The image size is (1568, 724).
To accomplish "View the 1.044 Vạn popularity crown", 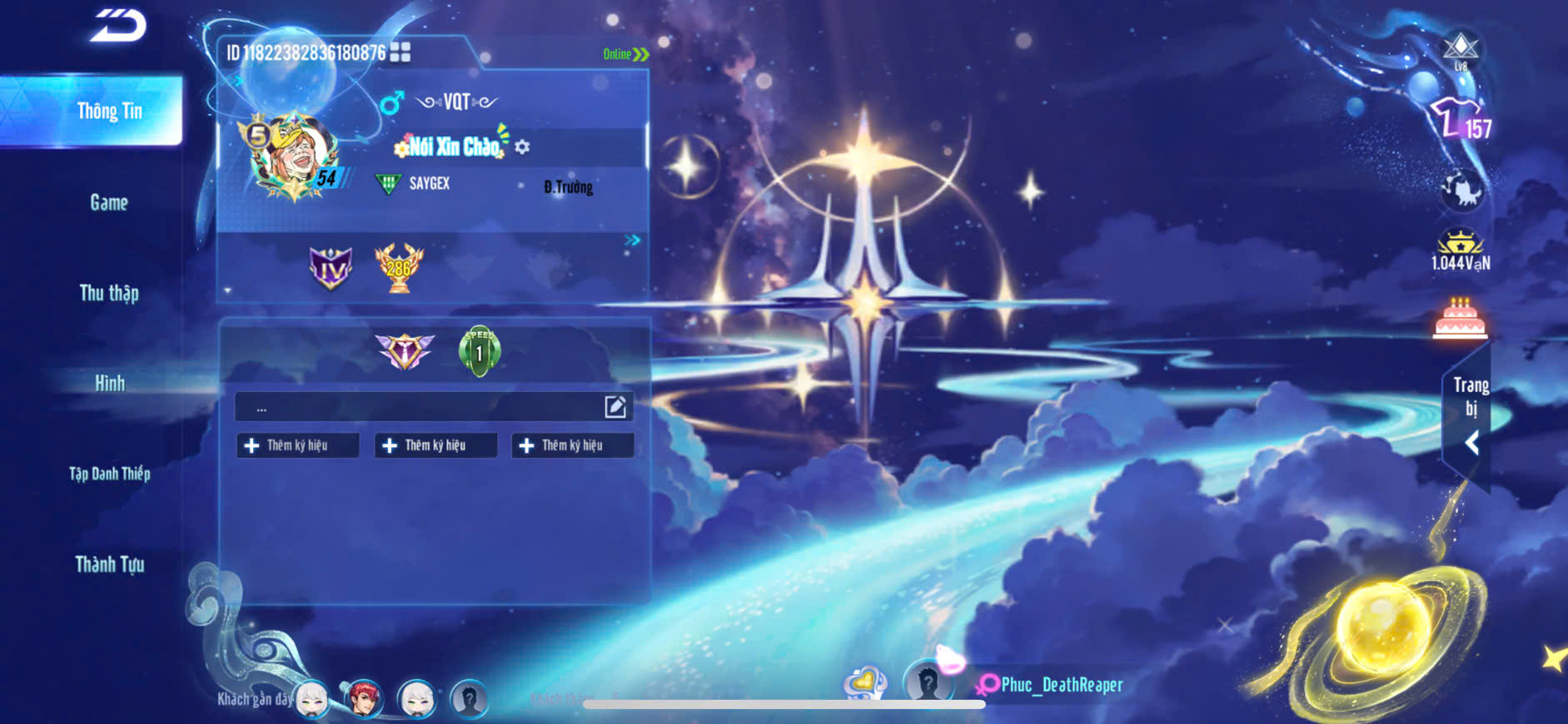I will coord(1461,250).
